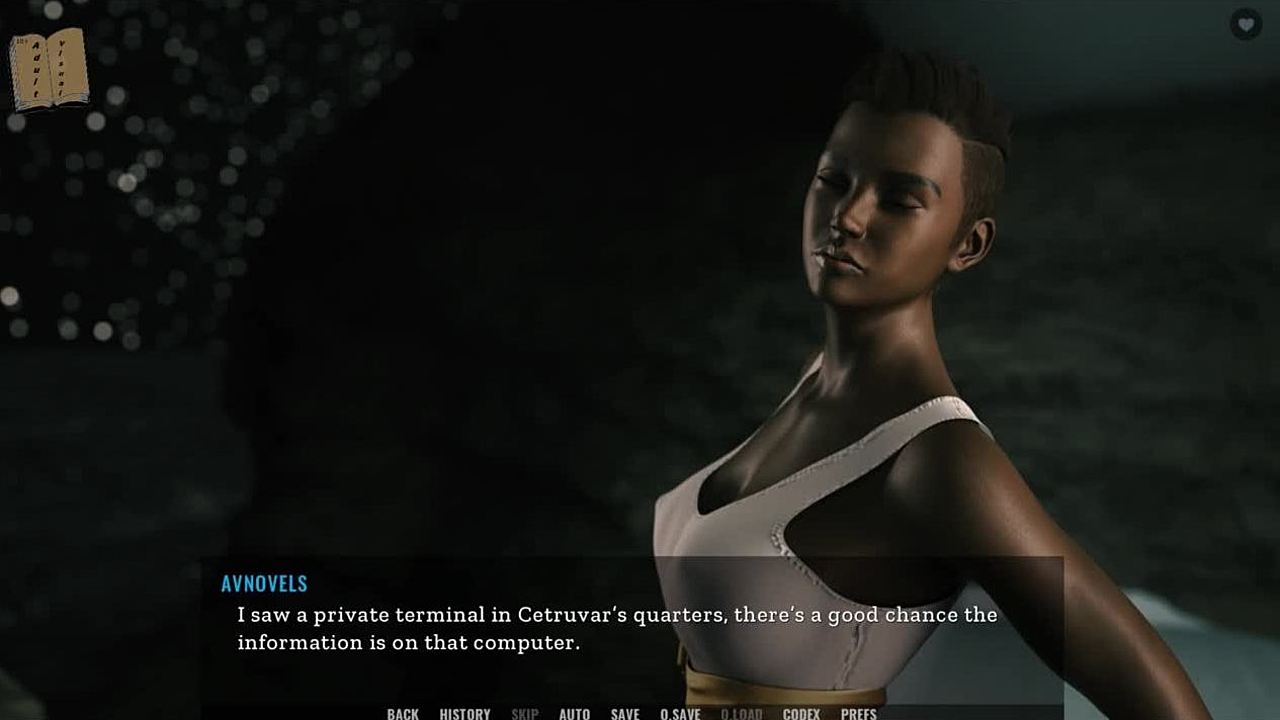Open the CODEX menu
This screenshot has width=1280, height=720.
[801, 713]
